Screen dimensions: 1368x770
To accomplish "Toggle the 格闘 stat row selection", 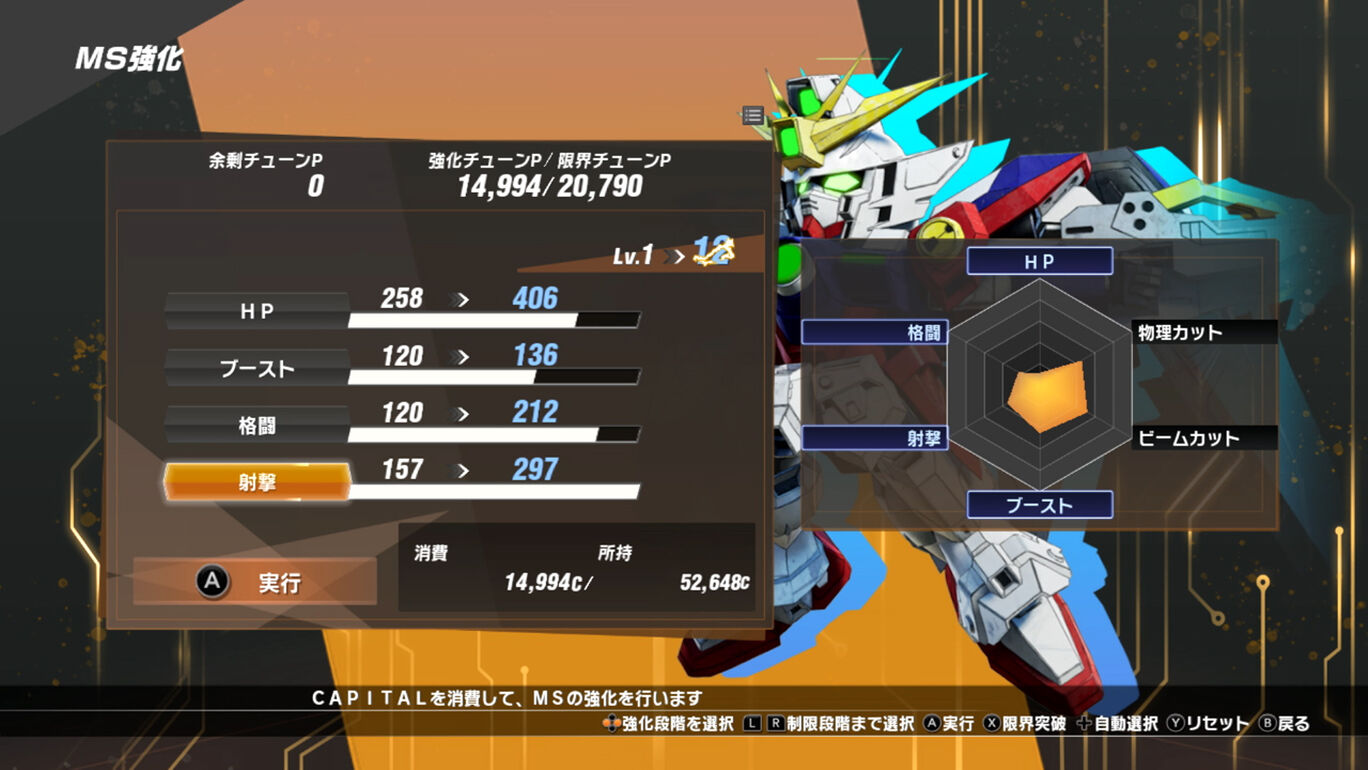I will click(x=255, y=423).
